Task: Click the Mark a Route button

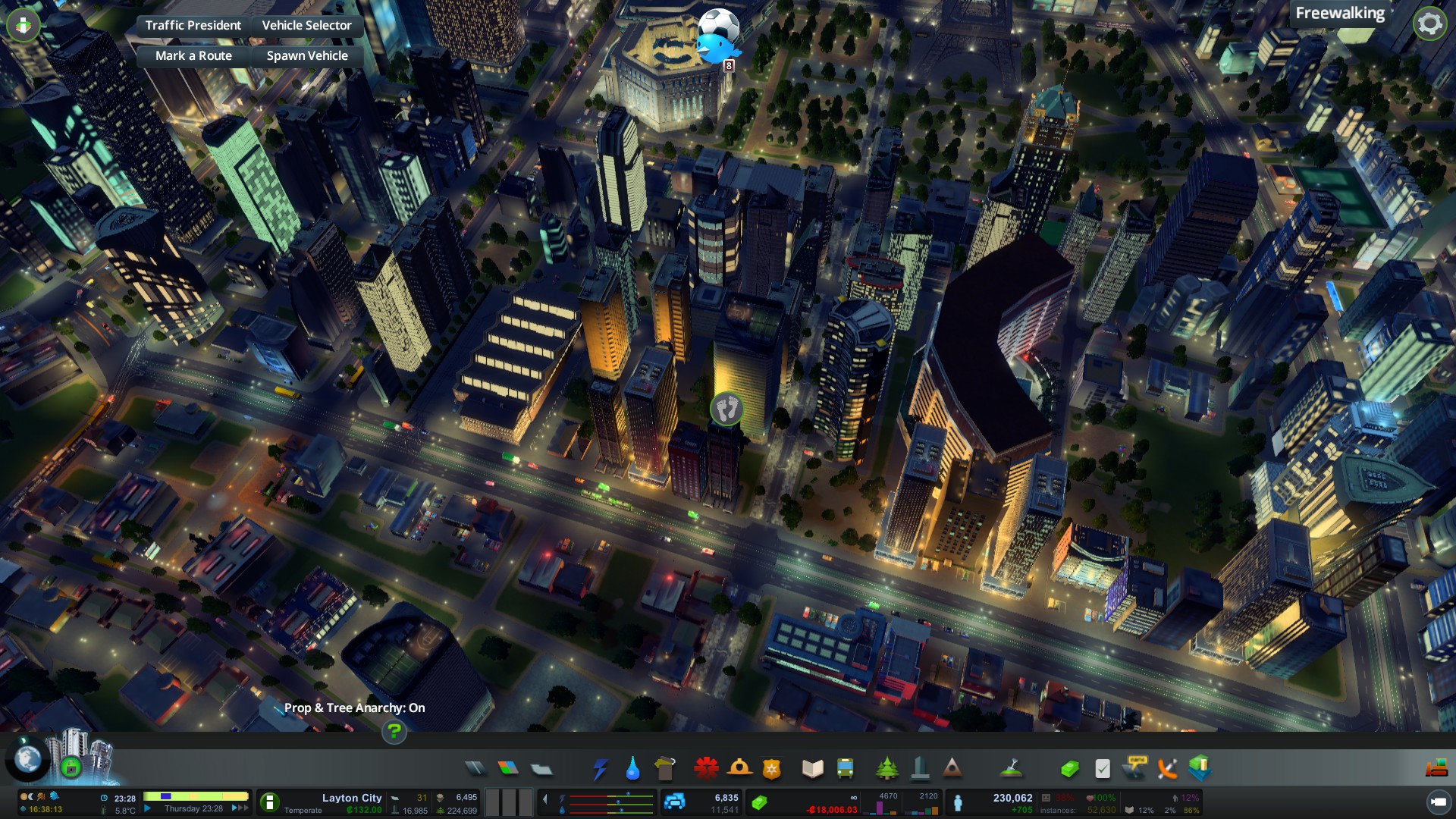Action: [x=193, y=55]
